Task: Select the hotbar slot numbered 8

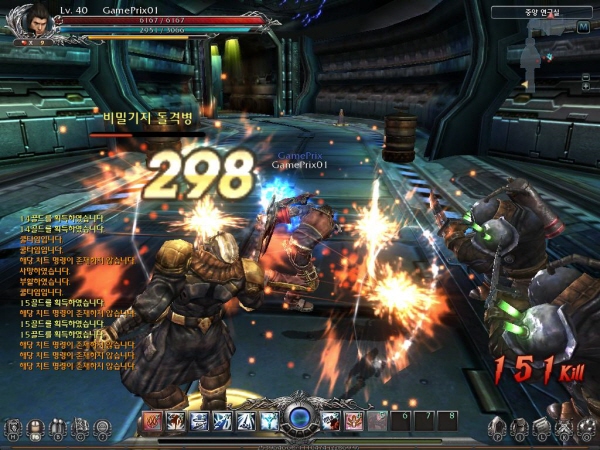Action: [452, 419]
